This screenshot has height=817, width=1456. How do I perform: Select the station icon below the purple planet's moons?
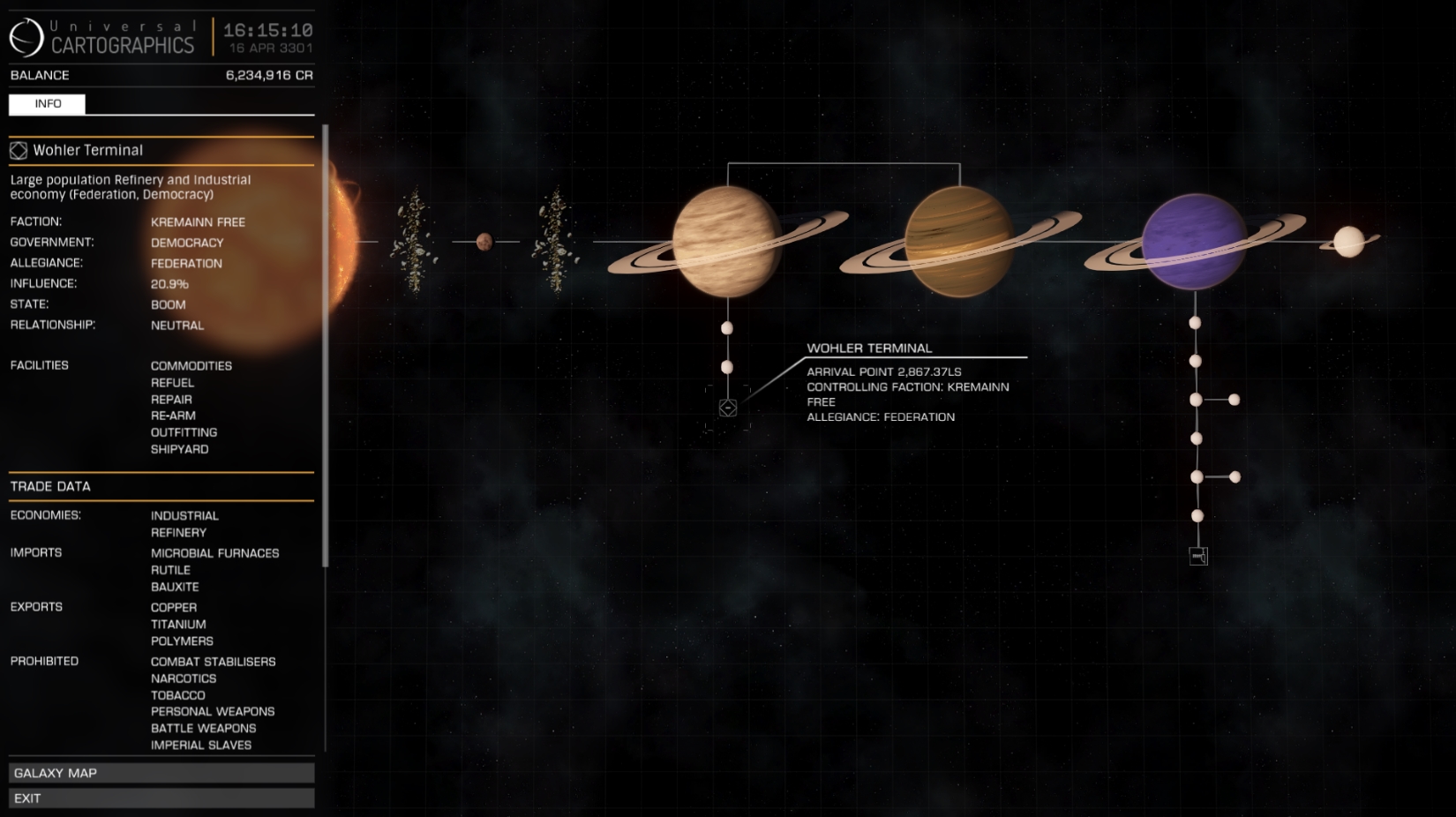(x=1198, y=556)
